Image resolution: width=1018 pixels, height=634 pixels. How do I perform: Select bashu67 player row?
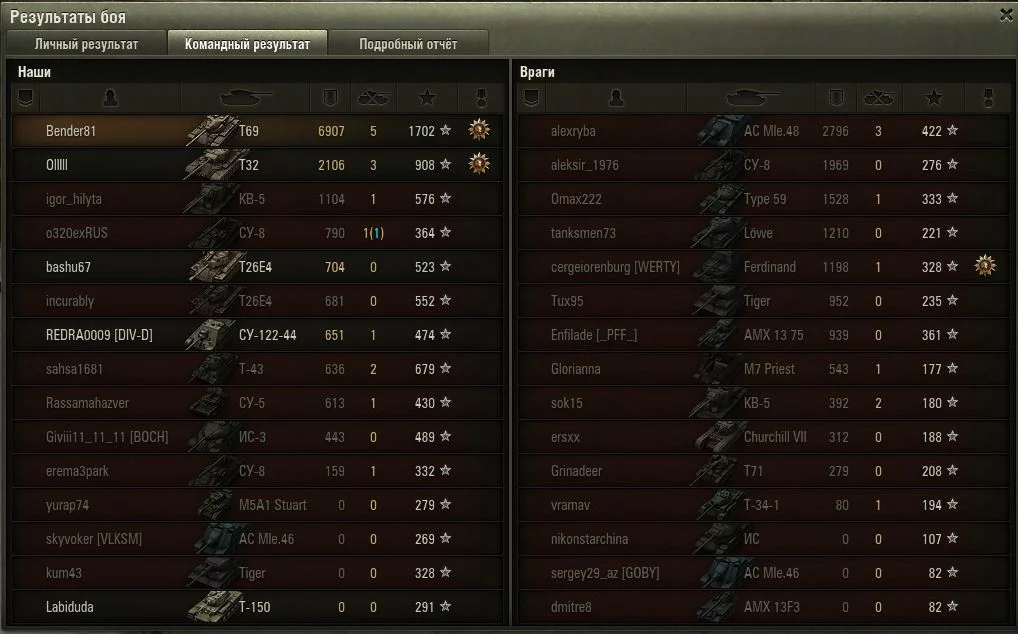(x=69, y=267)
